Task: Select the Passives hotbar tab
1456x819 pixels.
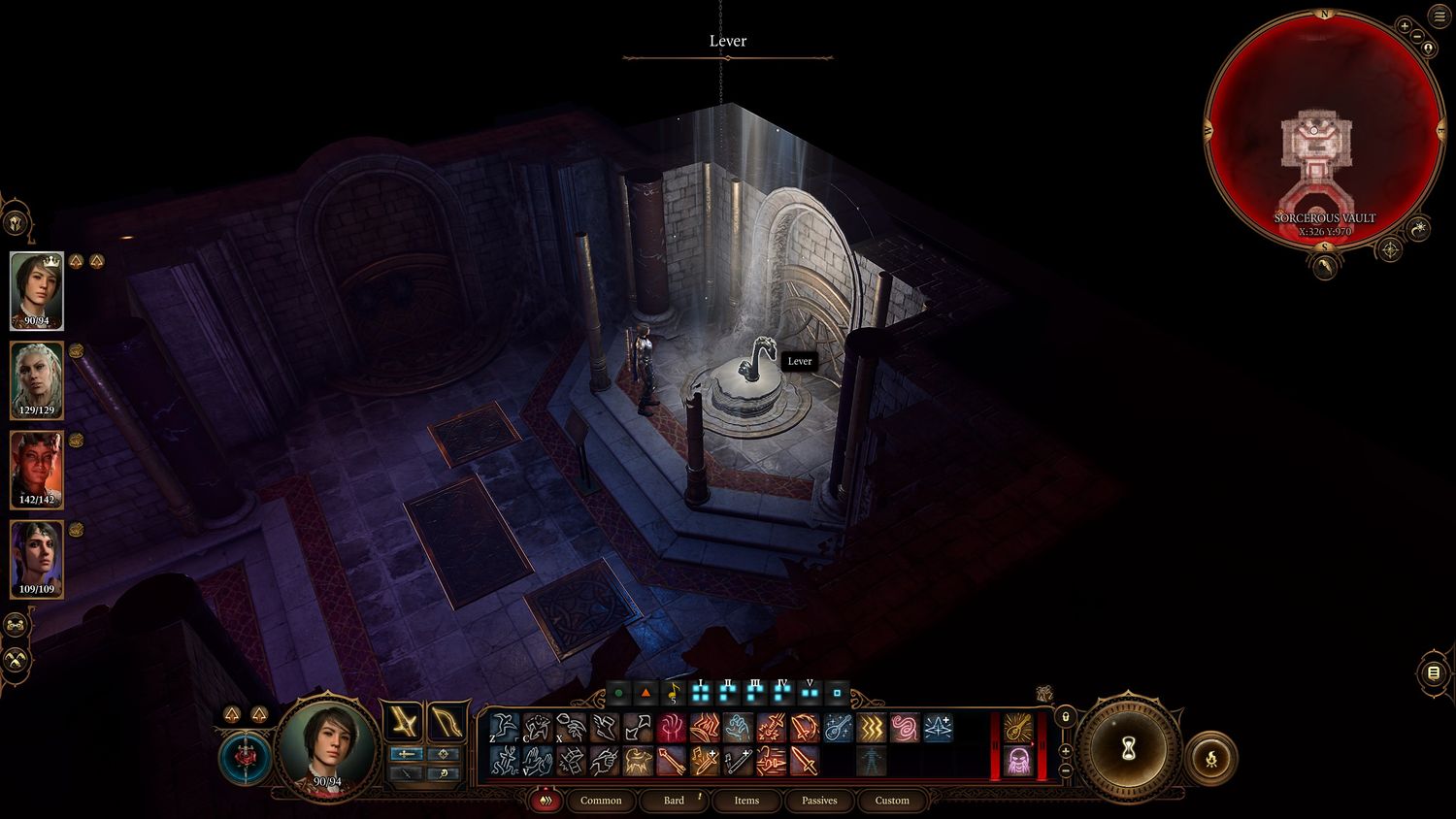Action: [819, 801]
